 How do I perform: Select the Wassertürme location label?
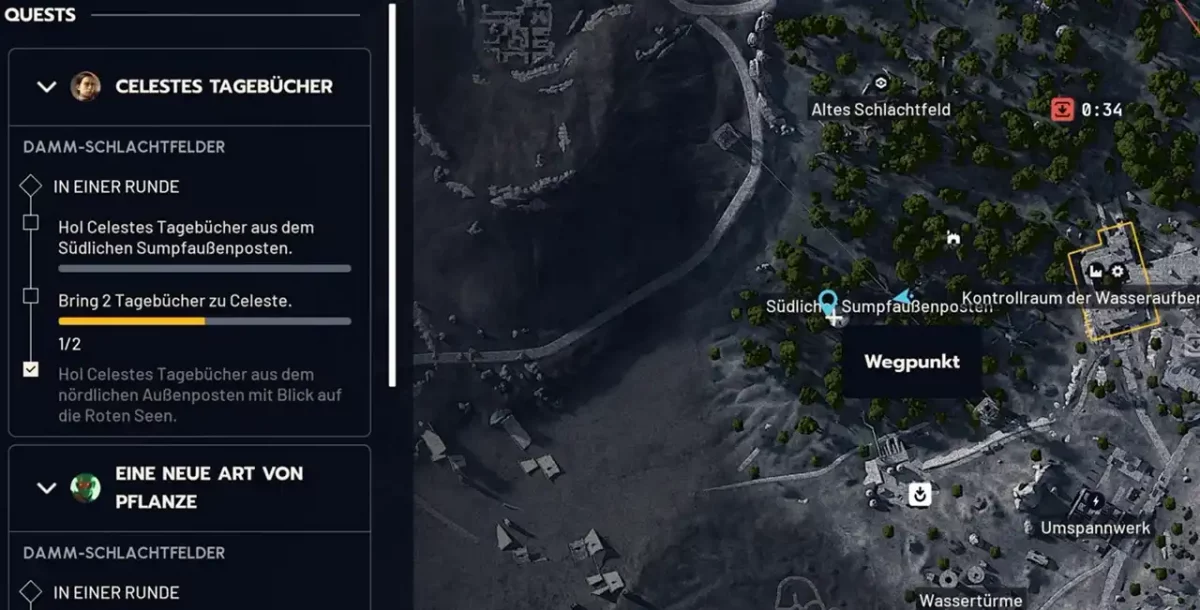[970, 600]
